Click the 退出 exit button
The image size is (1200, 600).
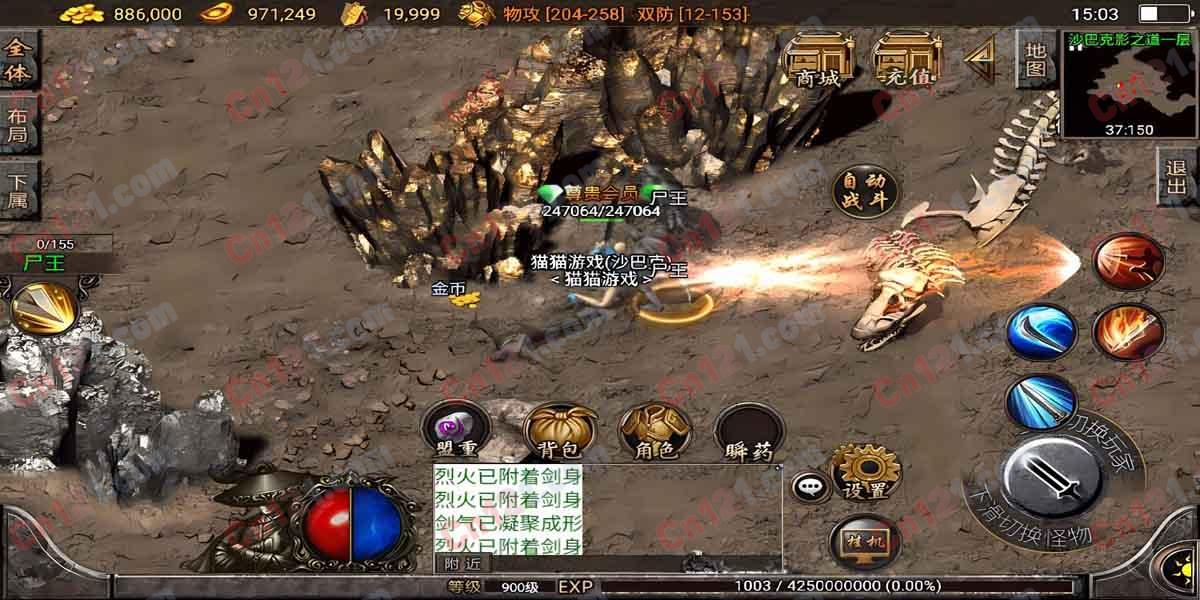[x=1177, y=177]
